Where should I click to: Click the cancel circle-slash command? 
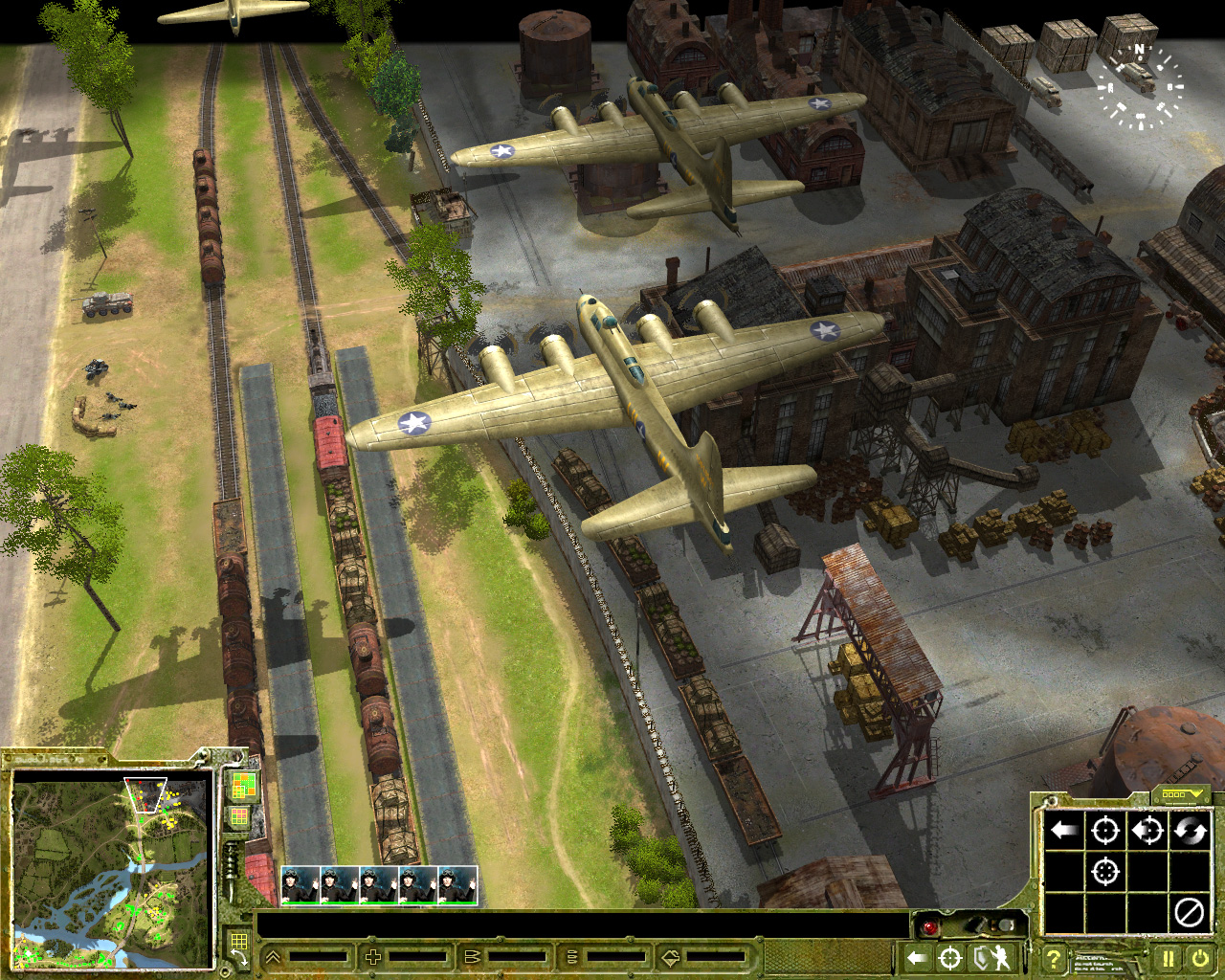(1190, 913)
